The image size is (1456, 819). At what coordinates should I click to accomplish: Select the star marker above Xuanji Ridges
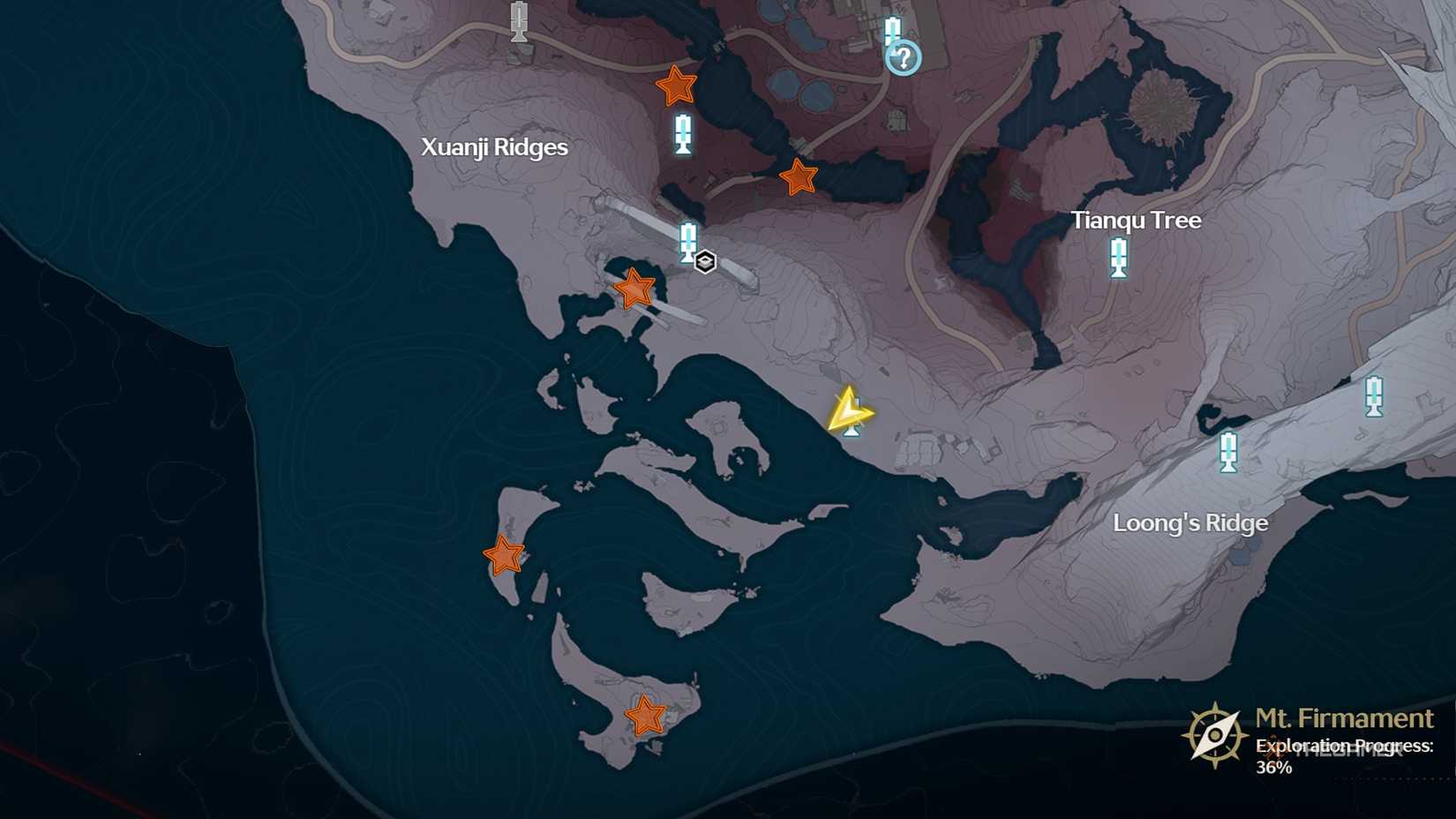pyautogui.click(x=676, y=86)
